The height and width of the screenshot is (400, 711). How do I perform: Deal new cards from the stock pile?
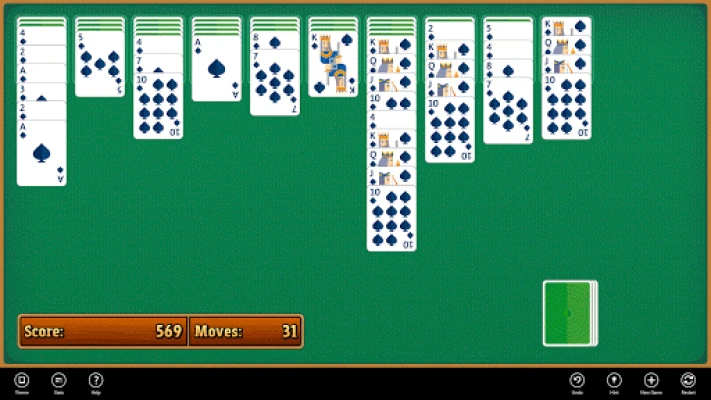click(569, 313)
